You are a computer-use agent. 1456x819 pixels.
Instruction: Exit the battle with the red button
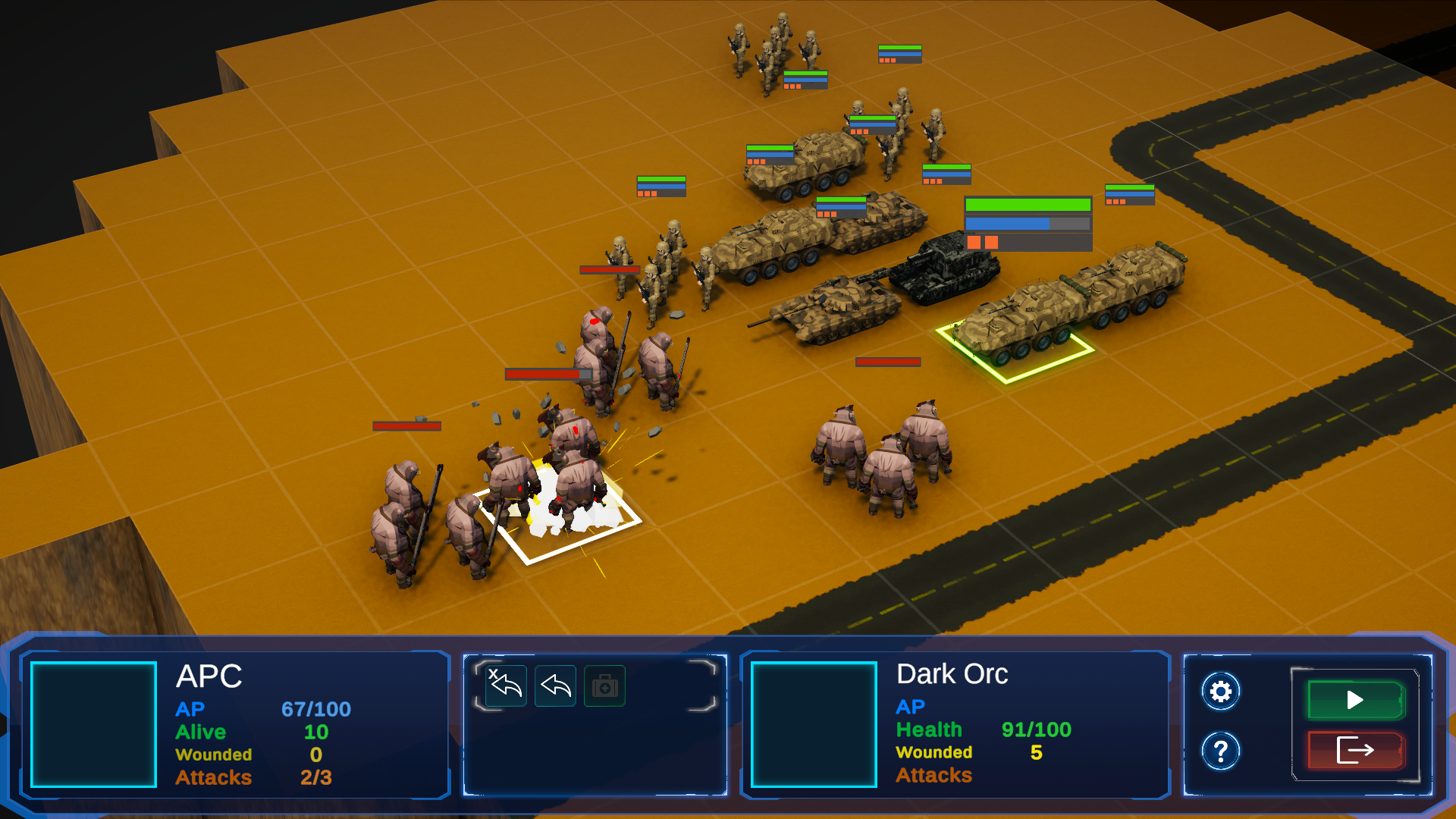point(1355,751)
